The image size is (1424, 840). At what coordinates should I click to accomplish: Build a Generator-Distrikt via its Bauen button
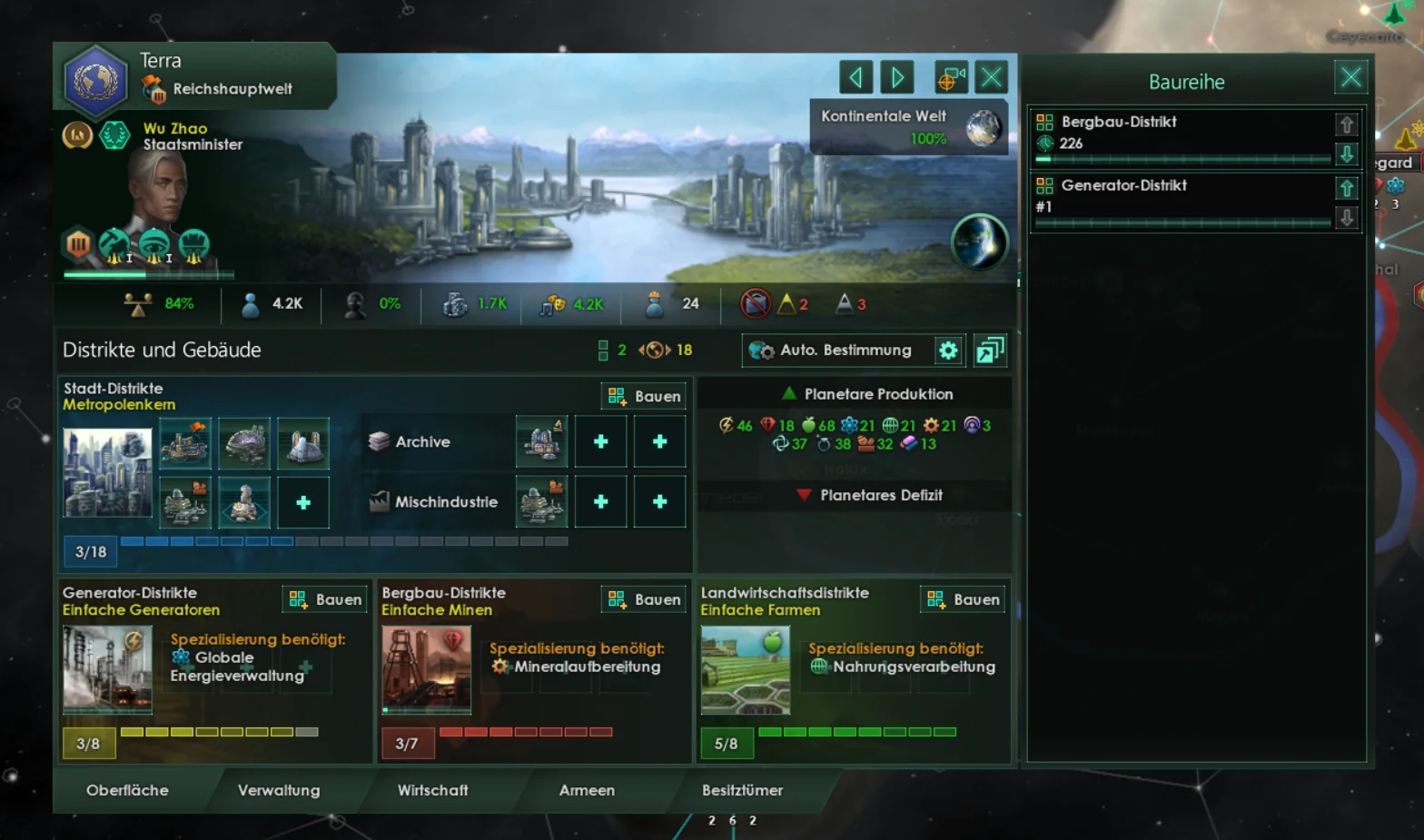coord(326,599)
